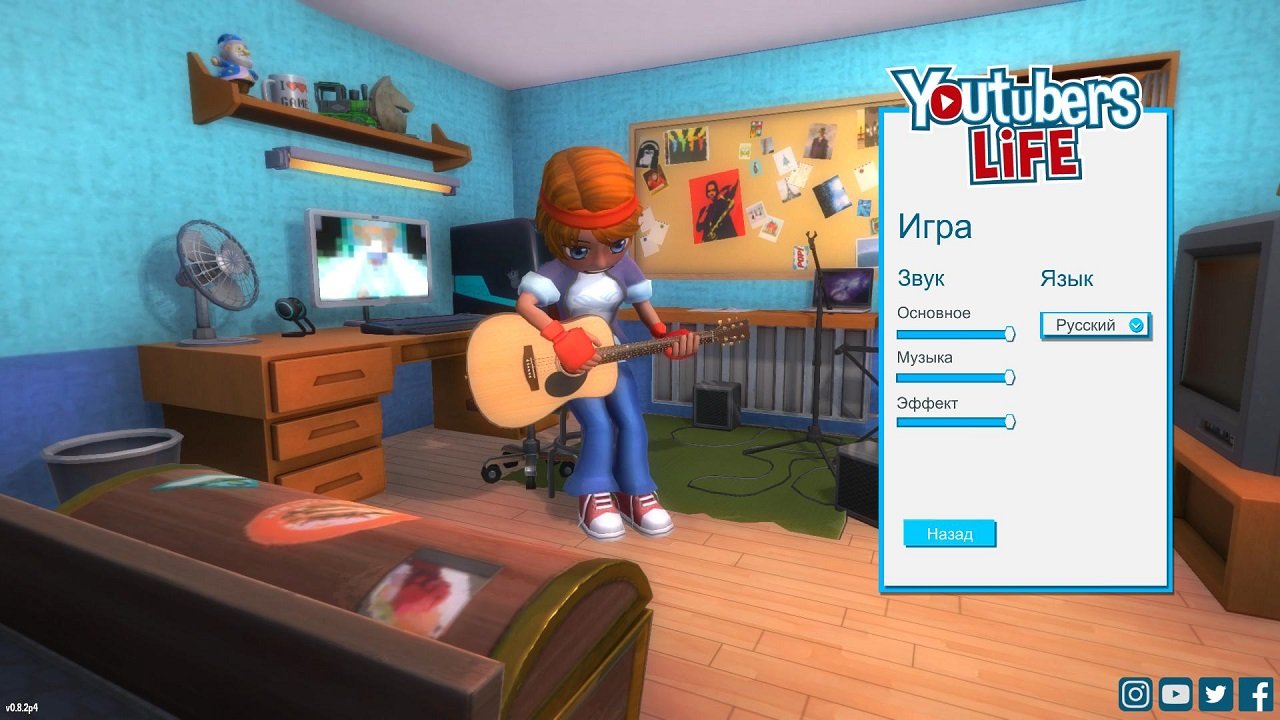Select the Звук section label
Viewport: 1280px width, 720px height.
tap(922, 278)
